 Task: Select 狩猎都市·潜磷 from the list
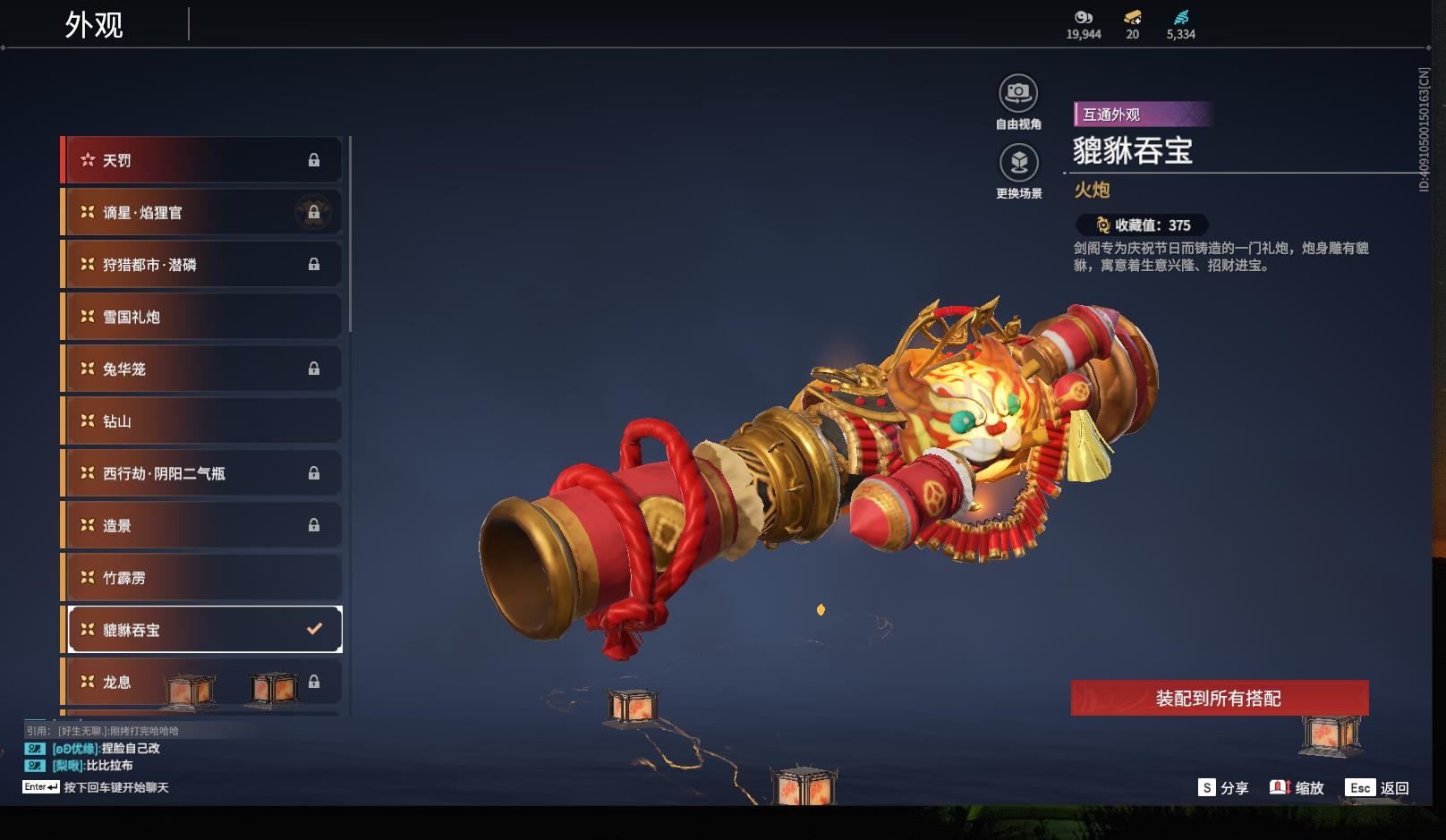tap(204, 265)
